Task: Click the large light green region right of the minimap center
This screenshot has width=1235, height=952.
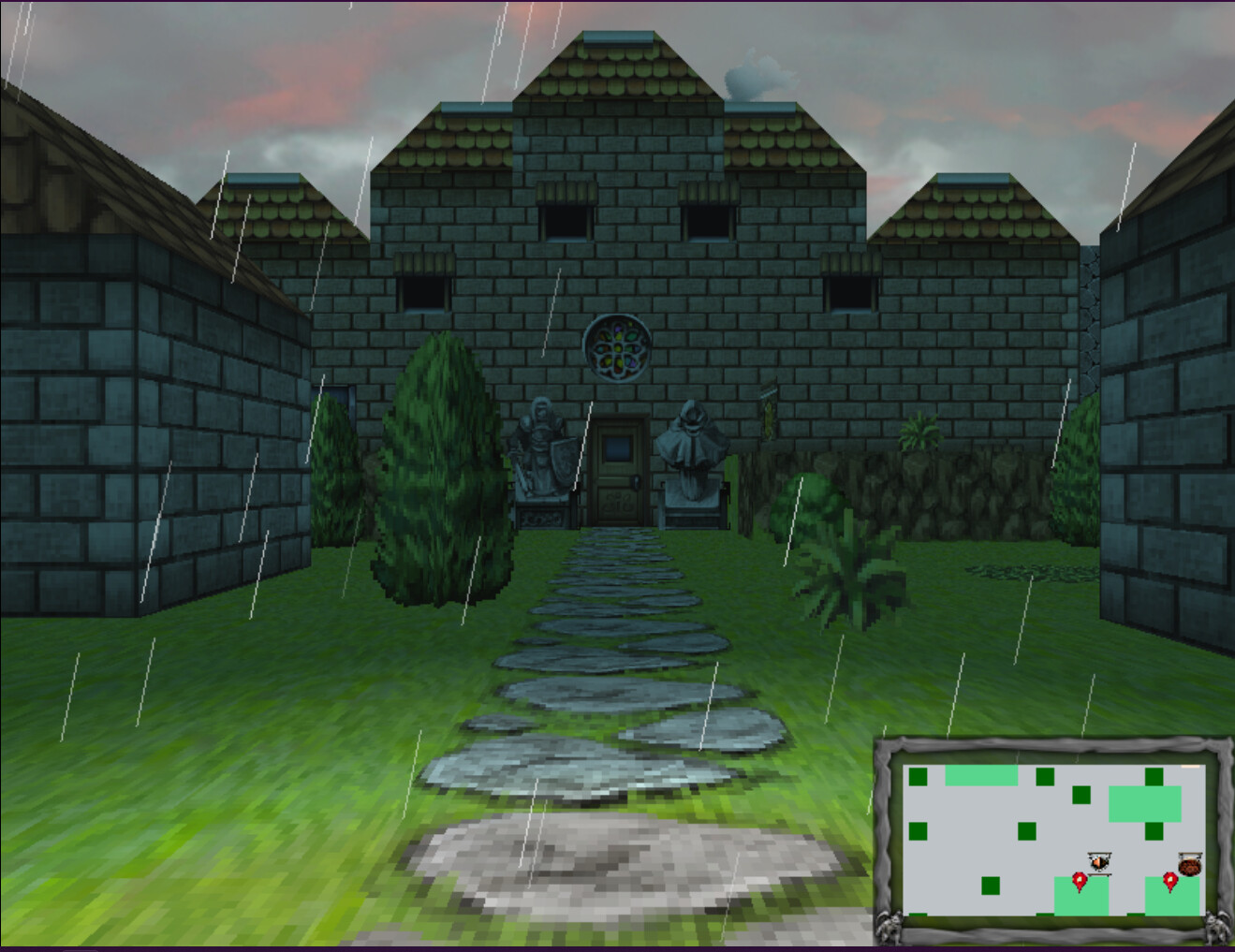Action: point(1145,803)
